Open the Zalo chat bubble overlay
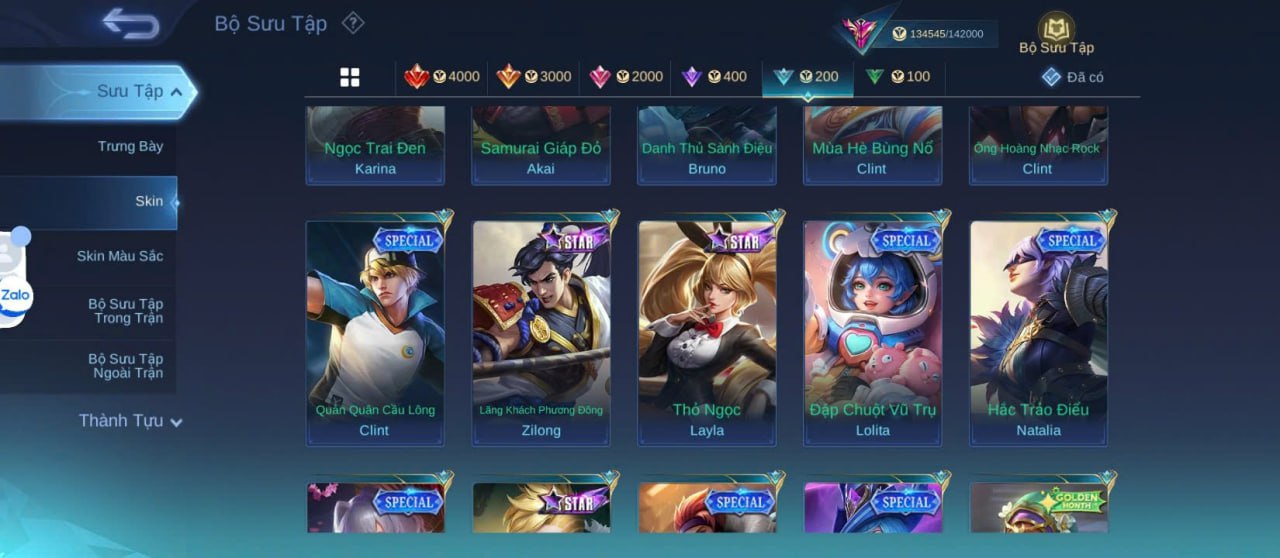 click(x=16, y=295)
